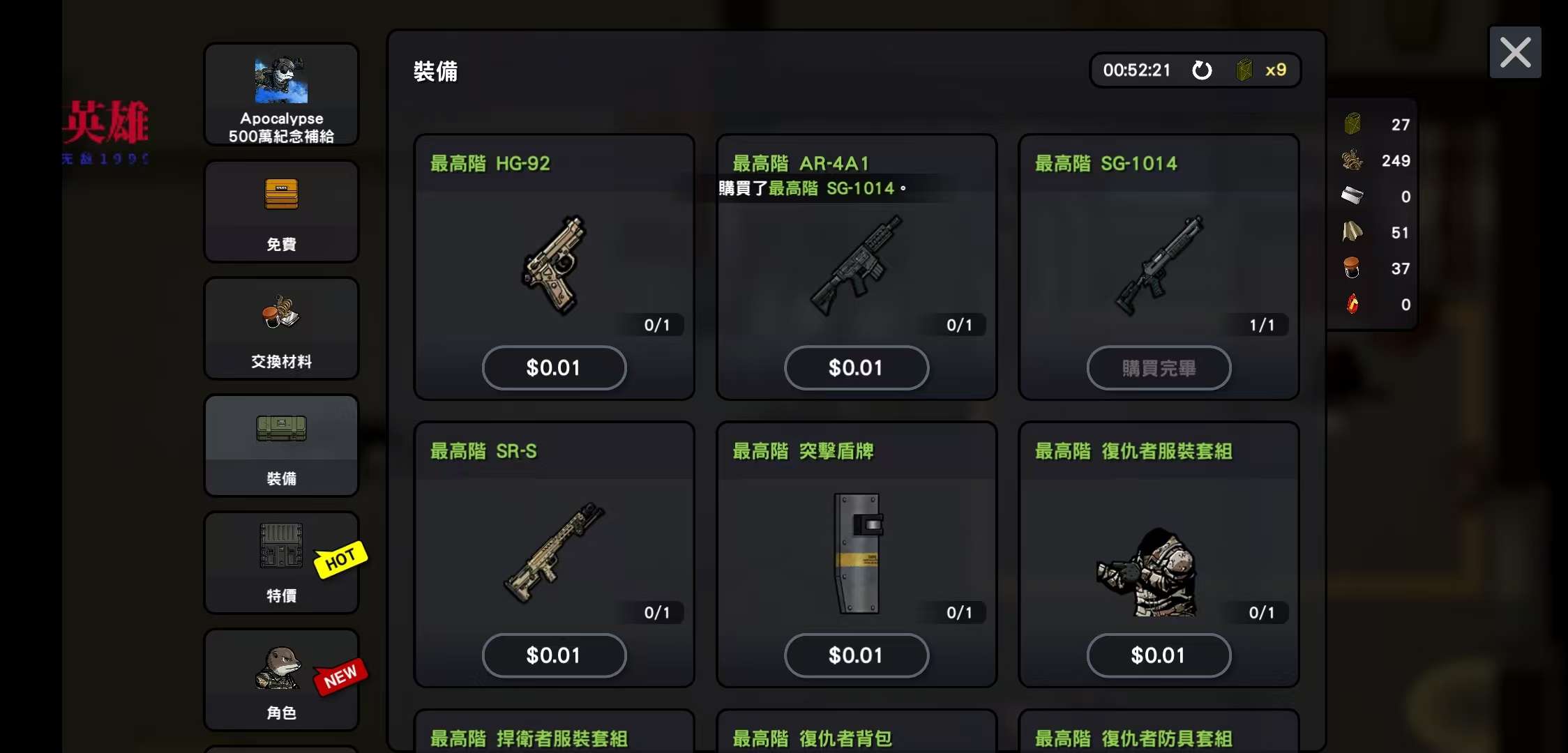Buy 最高階 復仇者服裝套組 for $0.01
Image resolution: width=1568 pixels, height=753 pixels.
coord(1159,655)
